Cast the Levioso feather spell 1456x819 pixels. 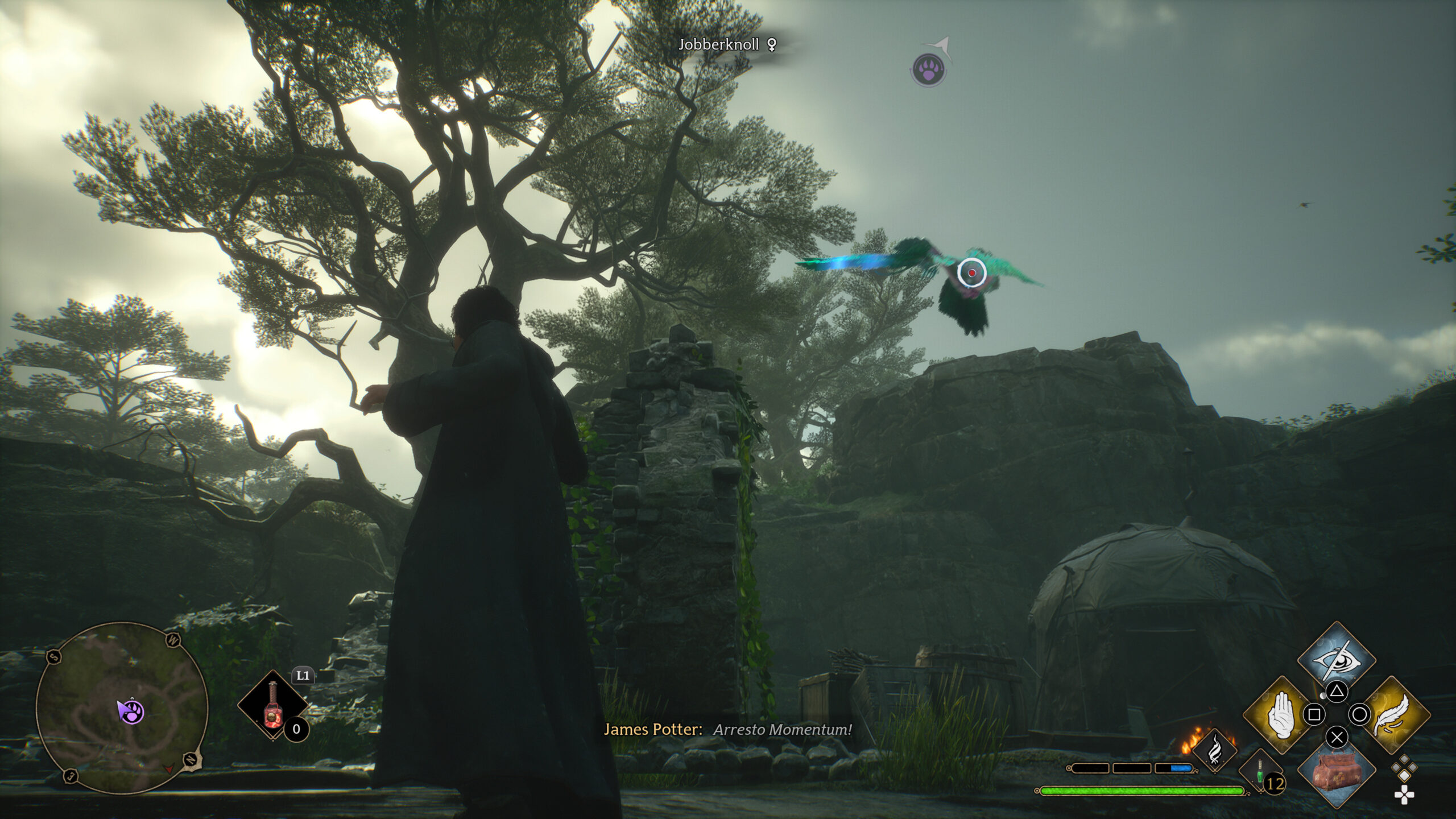tap(1392, 714)
